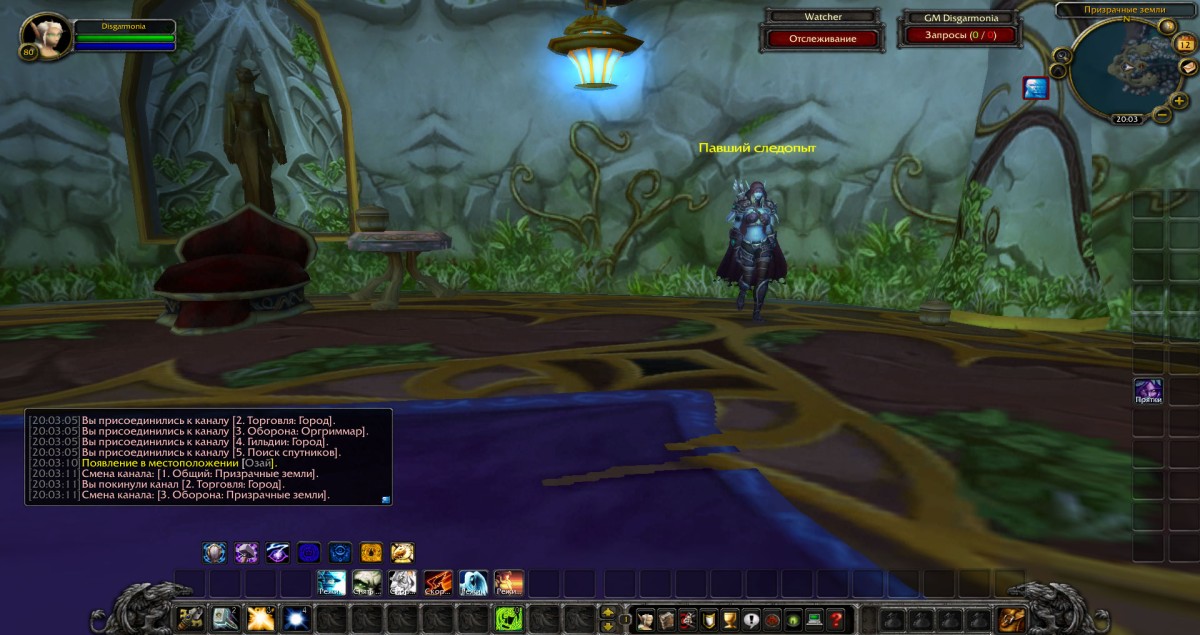Open the Disgarmonia player portrait
Image resolution: width=1200 pixels, height=635 pixels.
(44, 36)
